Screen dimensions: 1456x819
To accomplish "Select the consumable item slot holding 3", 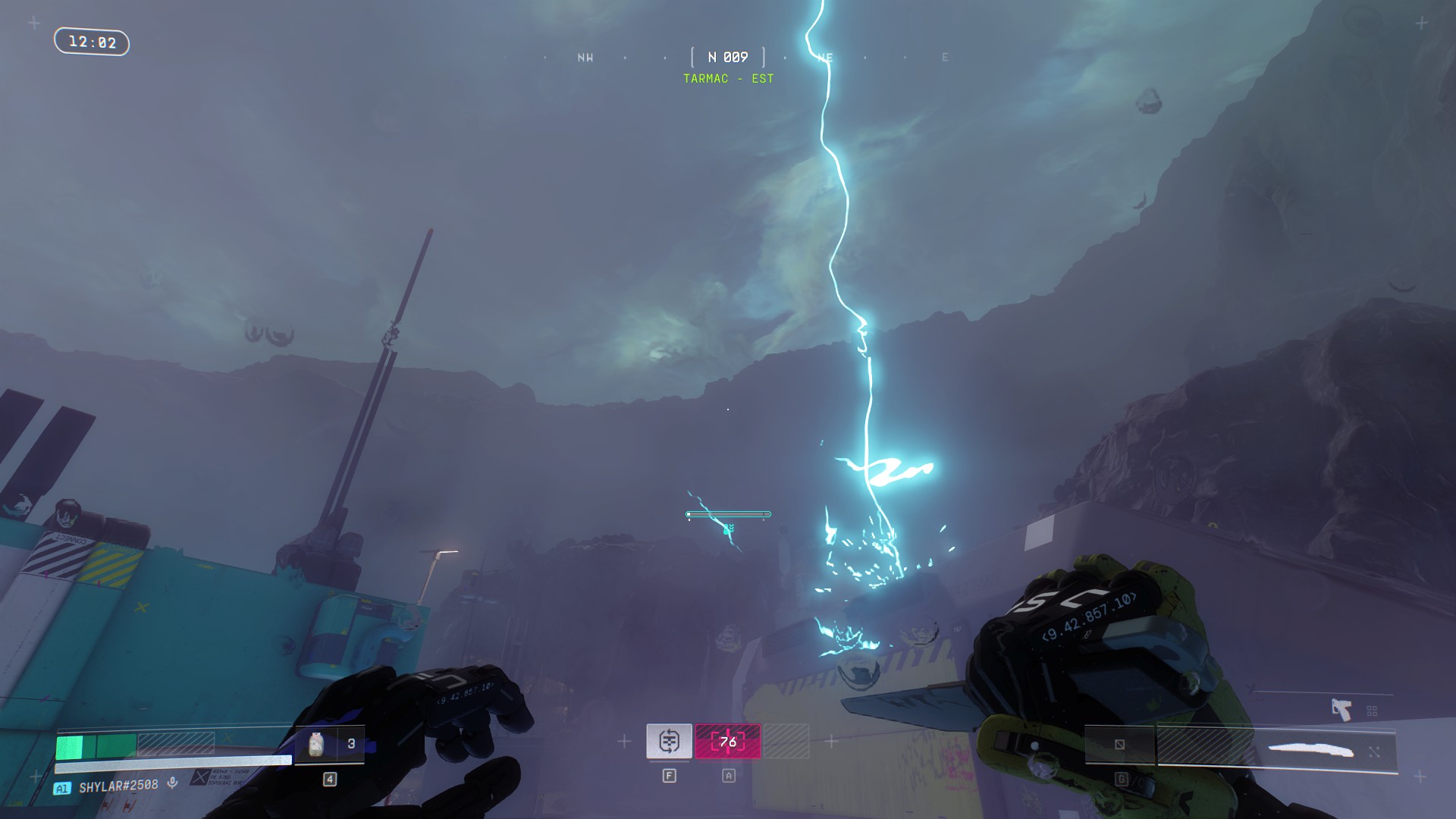I will click(x=329, y=745).
